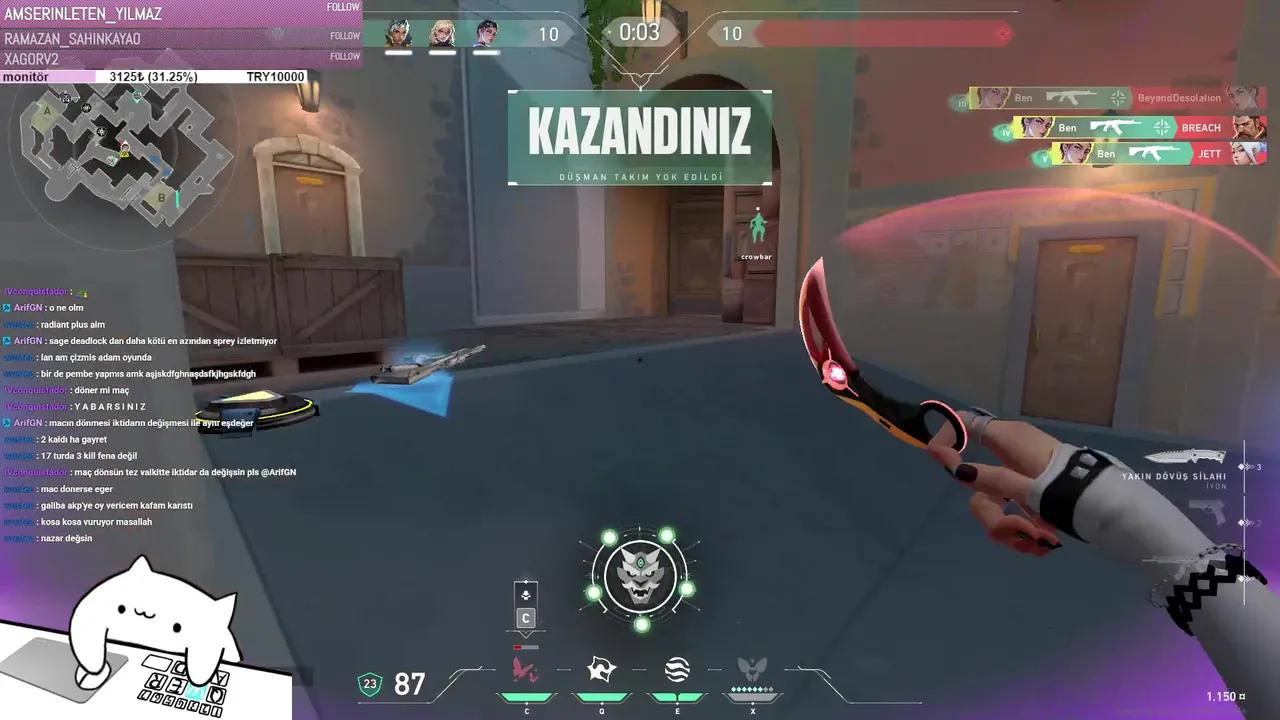The image size is (1280, 720).
Task: Activate the X ultimate ability icon
Action: 753,667
